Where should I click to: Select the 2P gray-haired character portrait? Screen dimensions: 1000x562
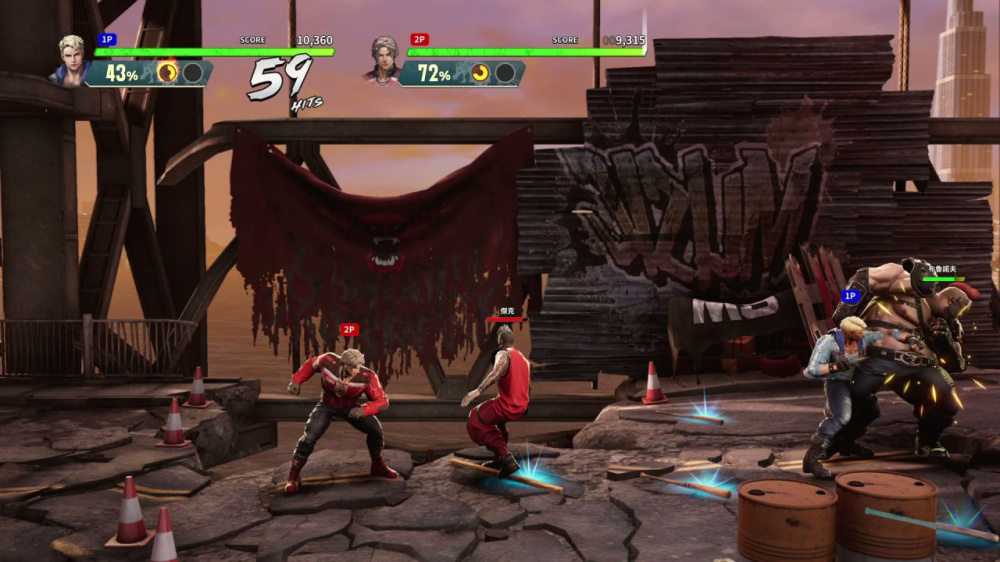[384, 61]
